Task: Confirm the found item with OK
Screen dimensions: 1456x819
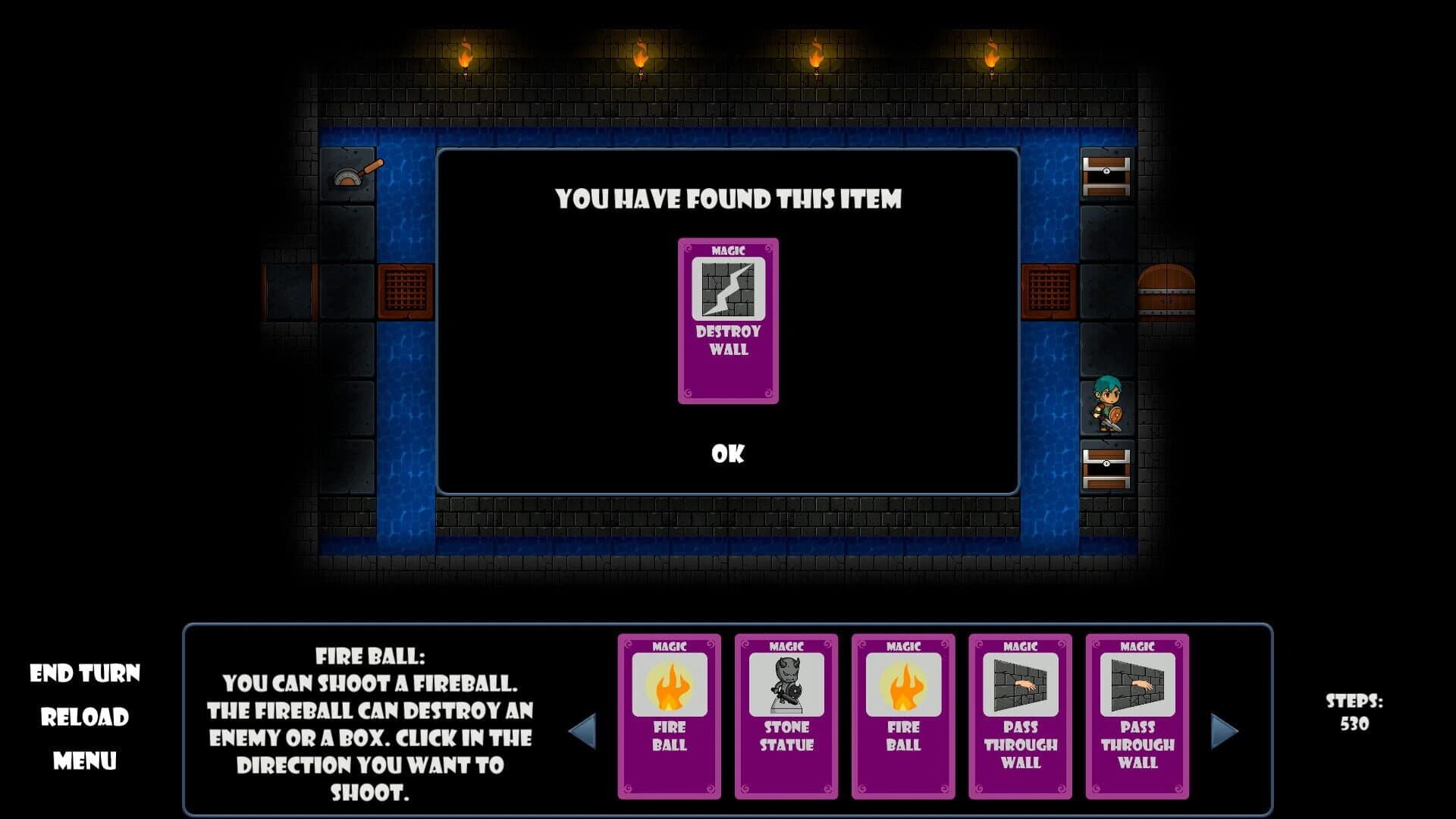Action: coord(728,455)
